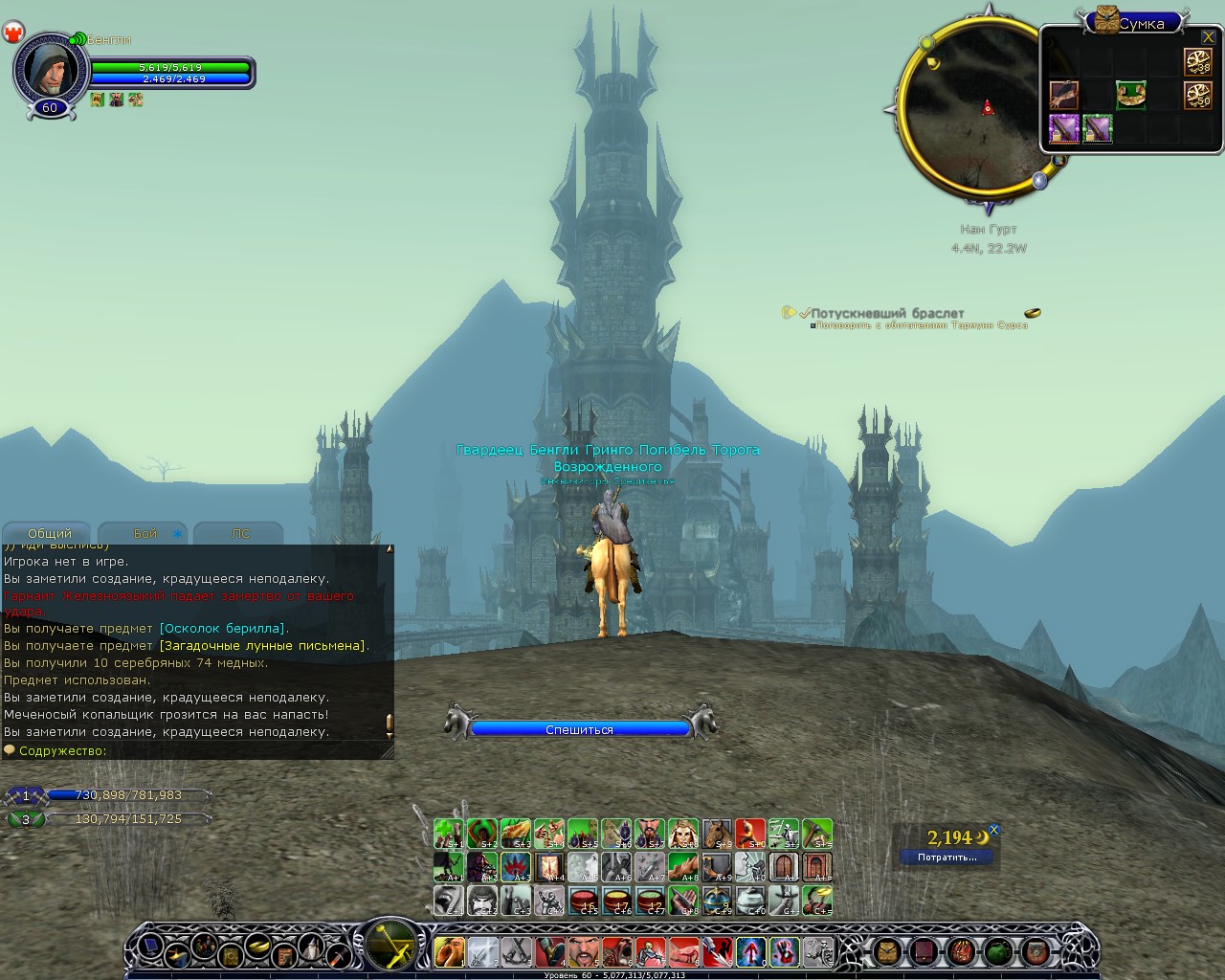
Task: Click the Бенгли player portrait
Action: (x=47, y=68)
